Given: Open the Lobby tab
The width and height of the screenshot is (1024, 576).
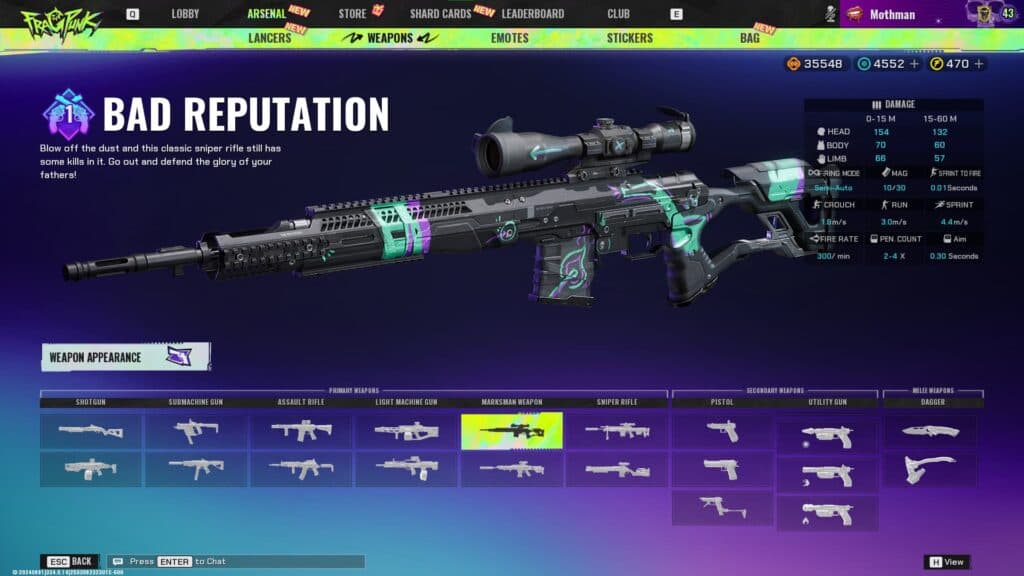Looking at the screenshot, I should pyautogui.click(x=185, y=14).
